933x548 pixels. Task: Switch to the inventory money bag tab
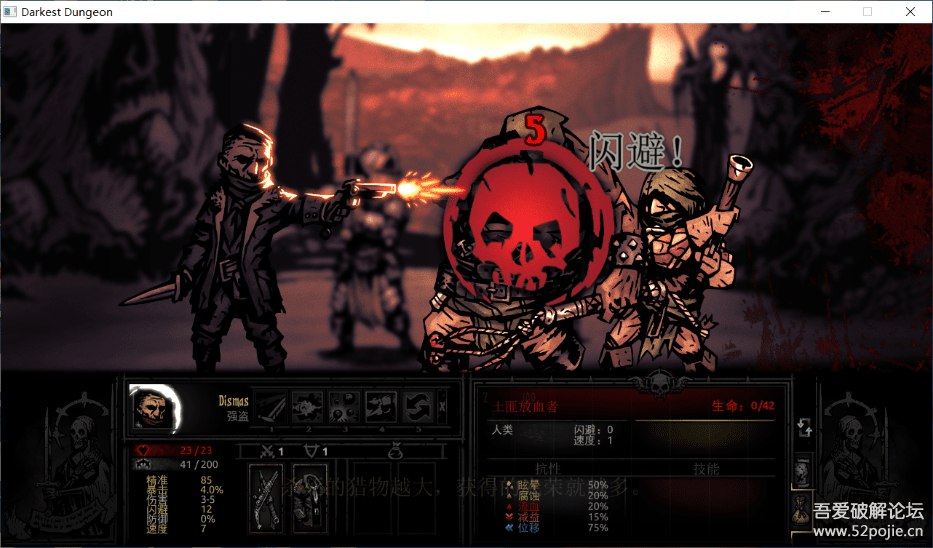[x=802, y=508]
